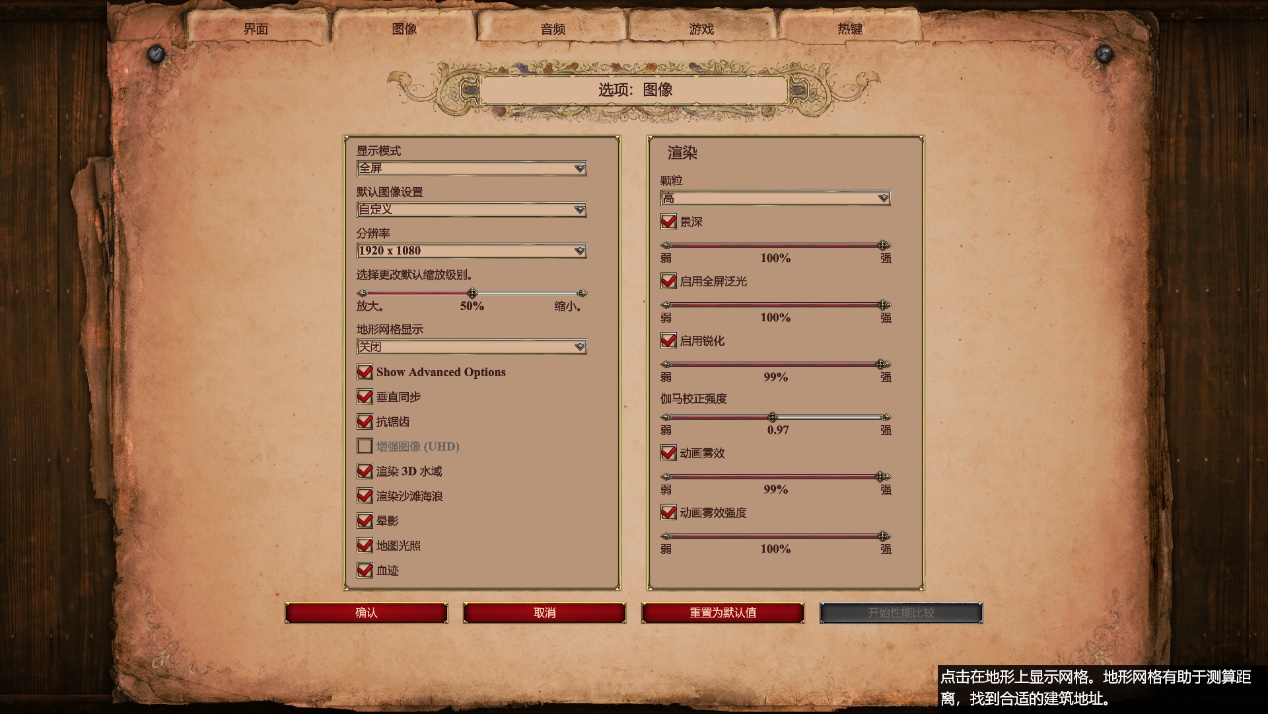Confirm settings with the 确认 button
1268x714 pixels.
click(366, 613)
